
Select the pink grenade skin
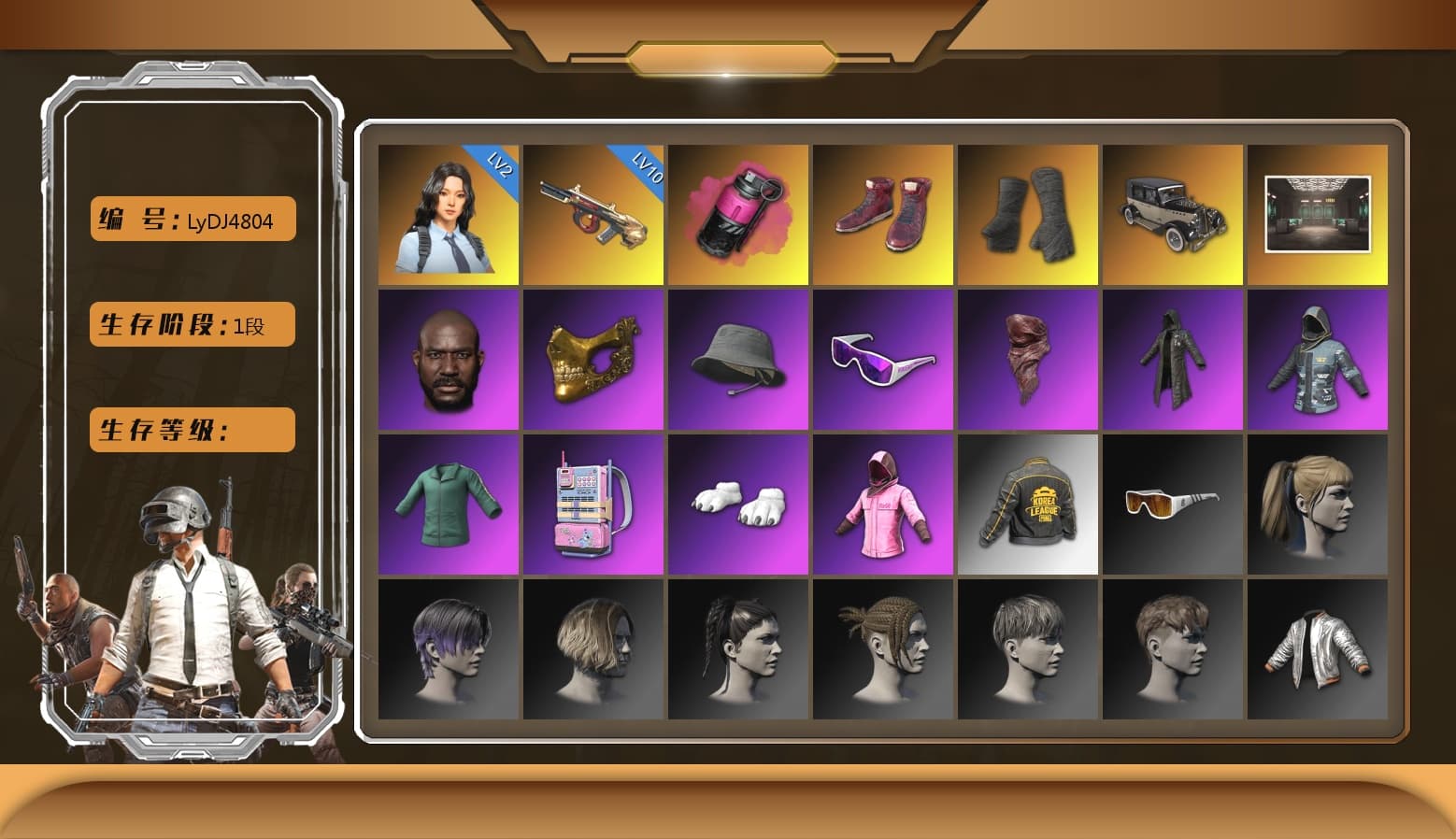click(x=738, y=213)
